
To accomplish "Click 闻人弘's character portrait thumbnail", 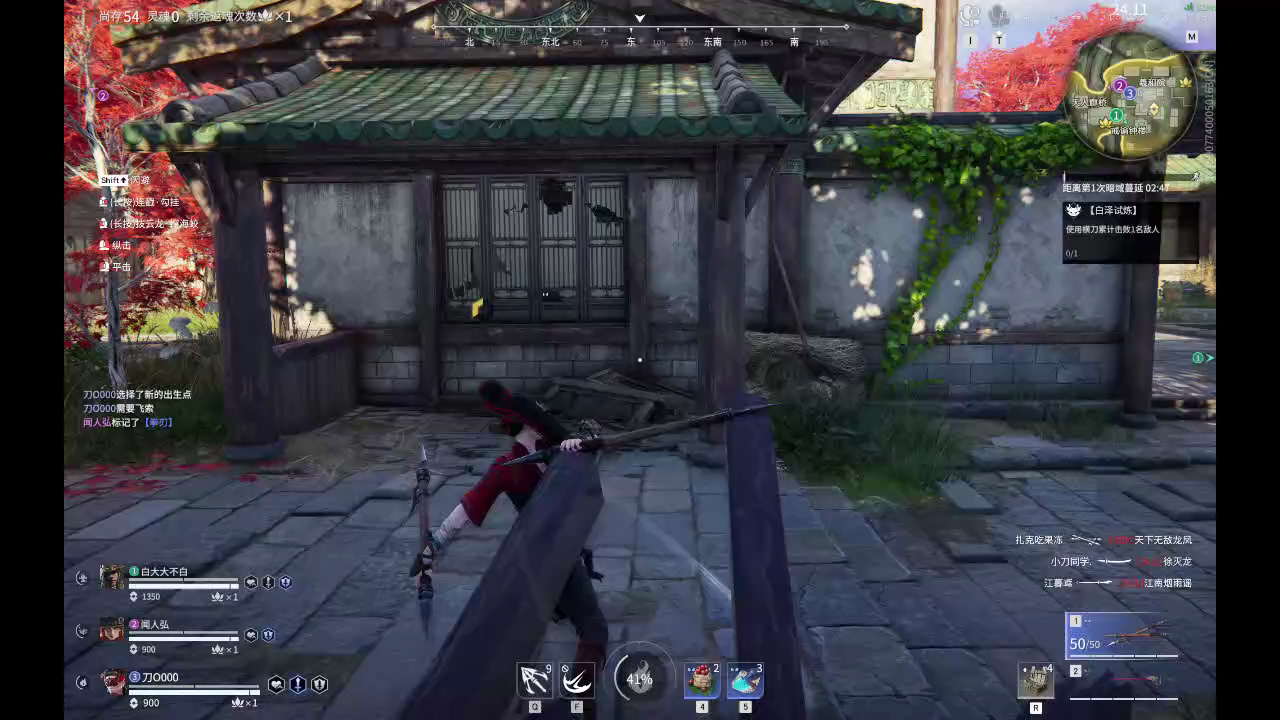I will point(112,629).
